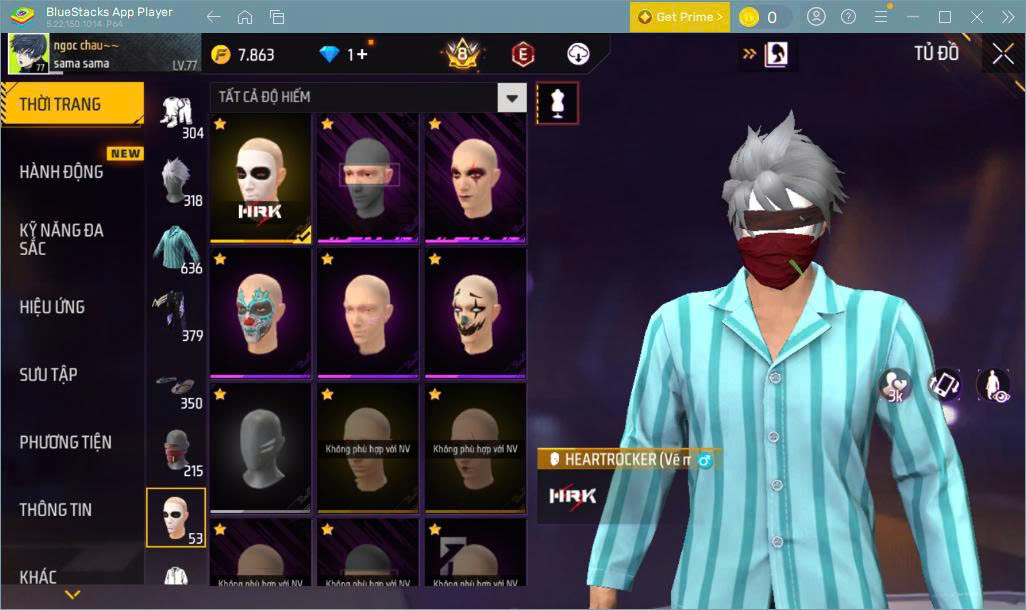The width and height of the screenshot is (1026, 610).
Task: Select the silver hair subcategory with 318
Action: click(178, 180)
